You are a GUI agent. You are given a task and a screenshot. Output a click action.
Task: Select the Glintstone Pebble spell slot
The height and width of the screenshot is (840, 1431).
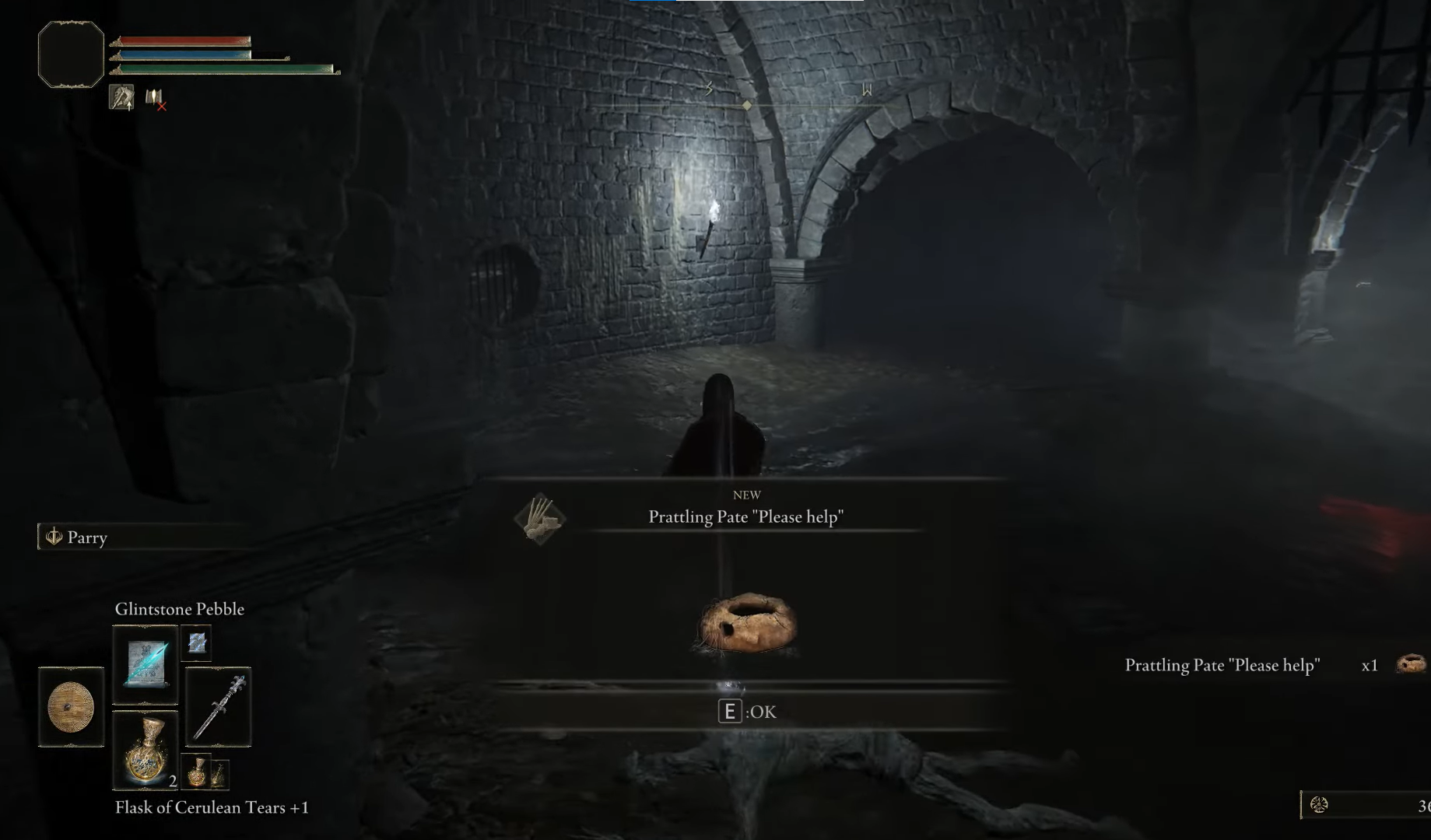[146, 664]
